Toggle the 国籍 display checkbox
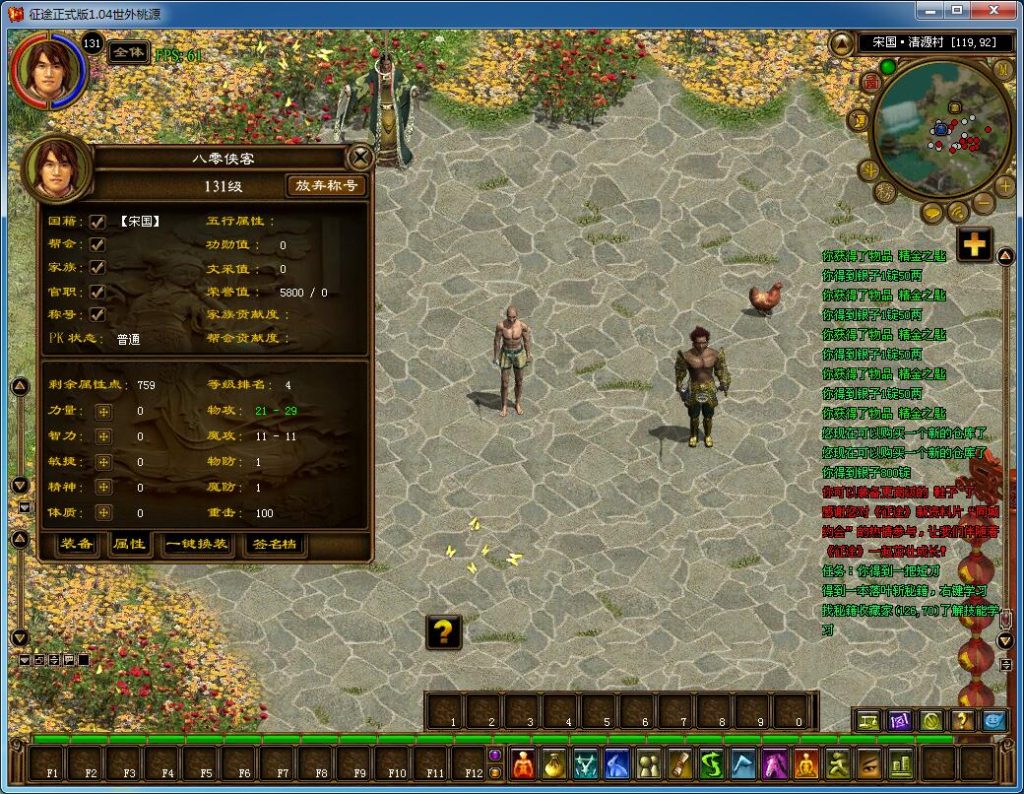Viewport: 1024px width, 794px height. pyautogui.click(x=98, y=221)
